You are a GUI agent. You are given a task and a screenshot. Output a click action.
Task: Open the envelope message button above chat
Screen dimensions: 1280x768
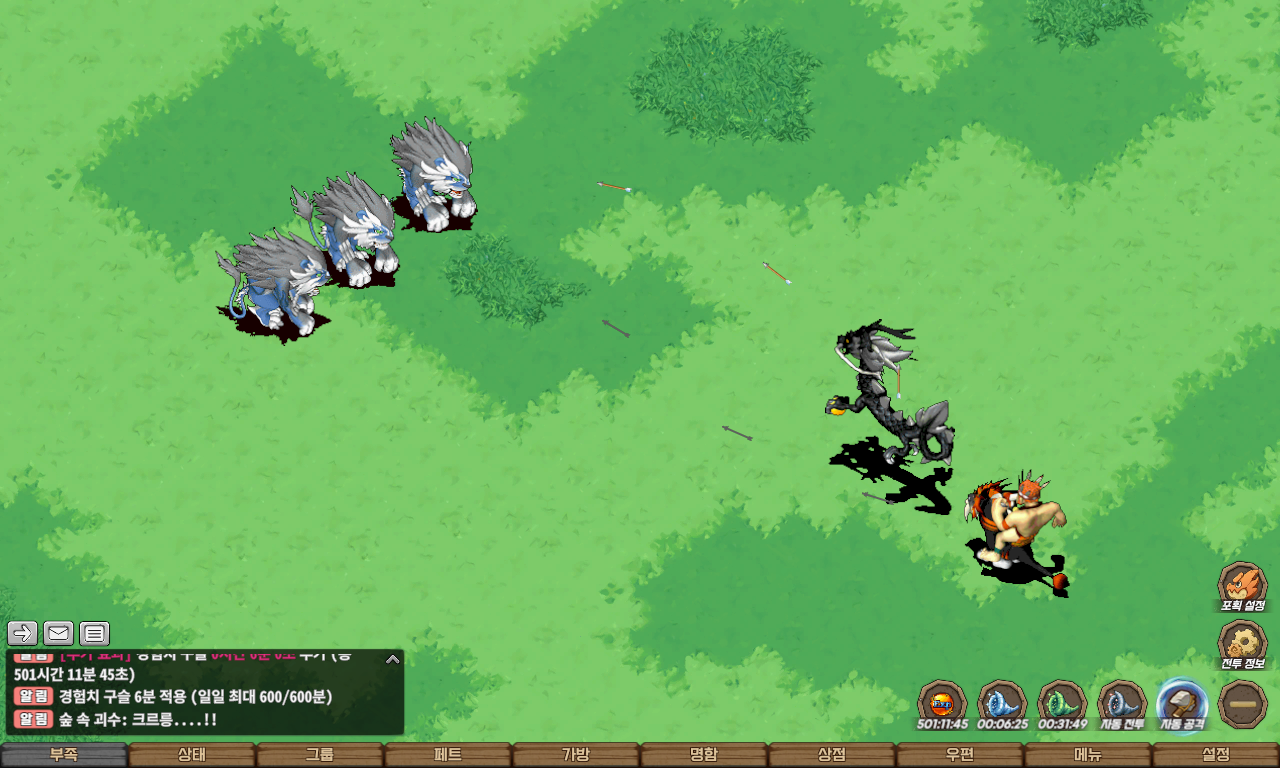click(x=59, y=633)
